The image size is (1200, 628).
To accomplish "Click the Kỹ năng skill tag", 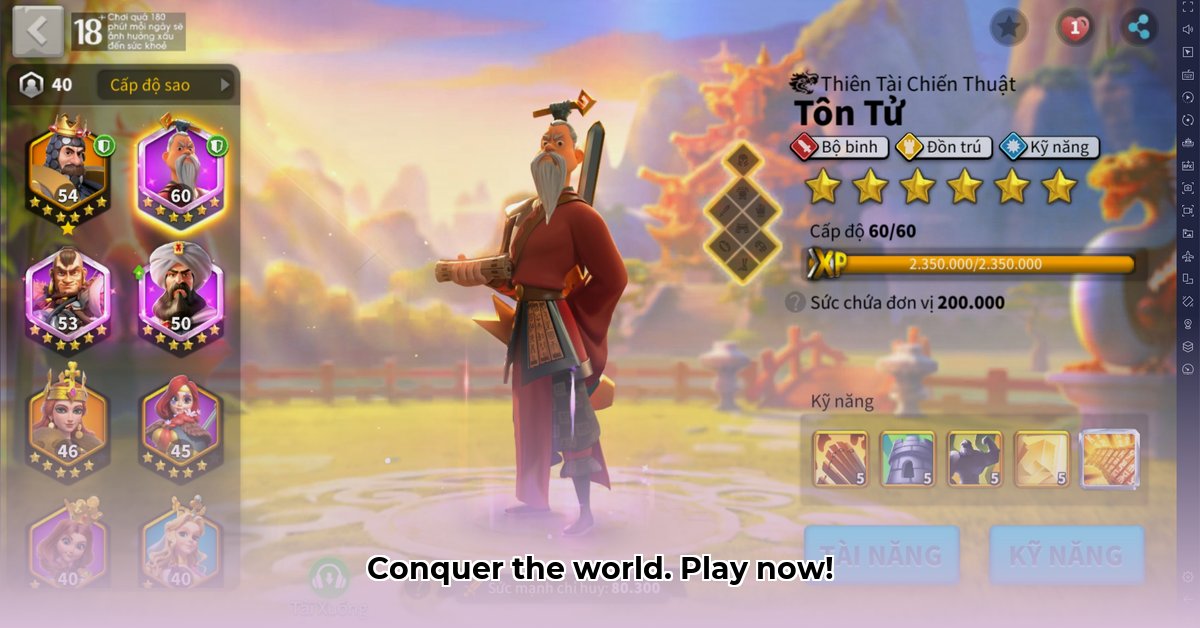I will [1049, 147].
